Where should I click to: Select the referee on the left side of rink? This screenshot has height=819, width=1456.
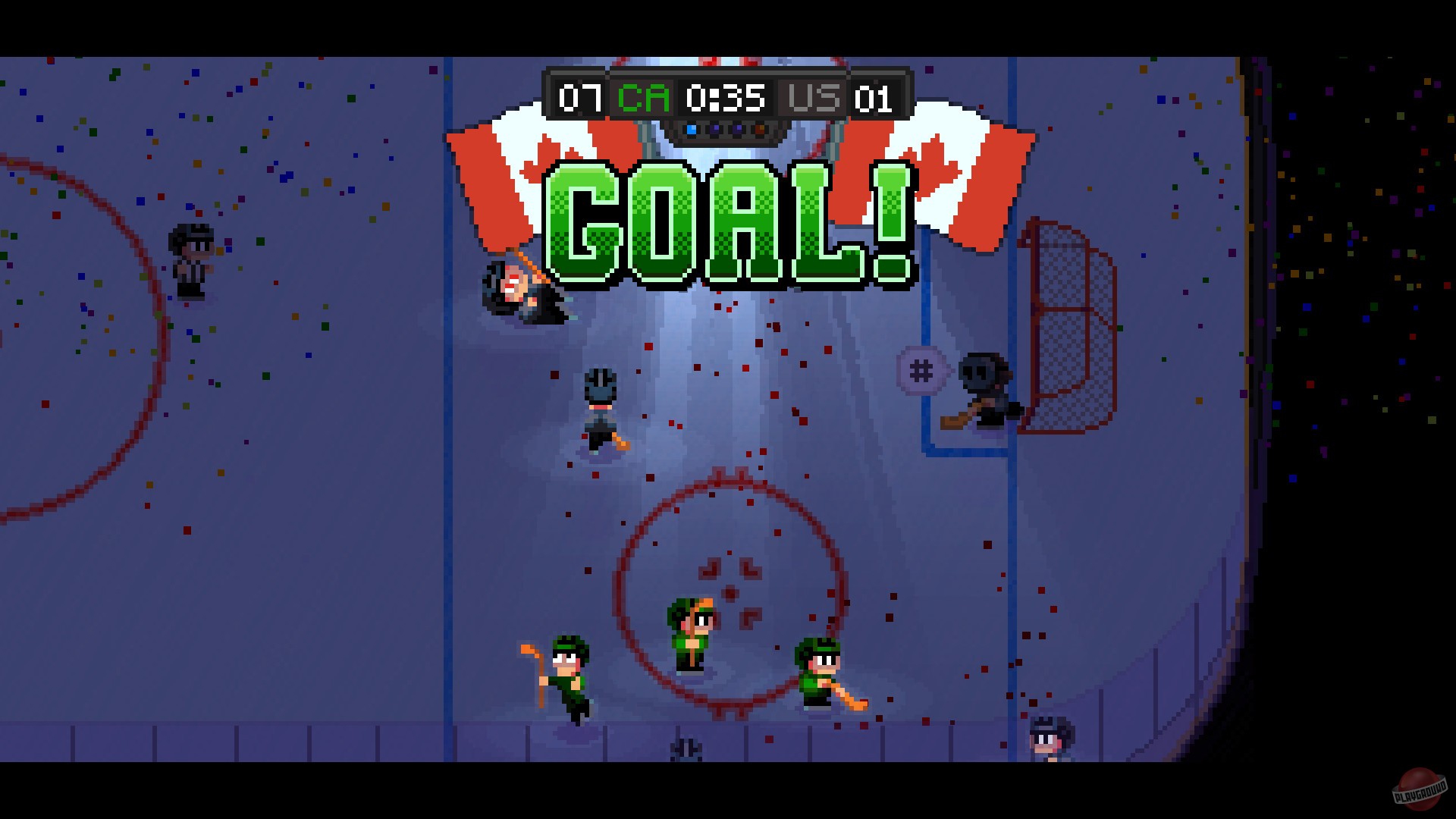click(x=190, y=257)
